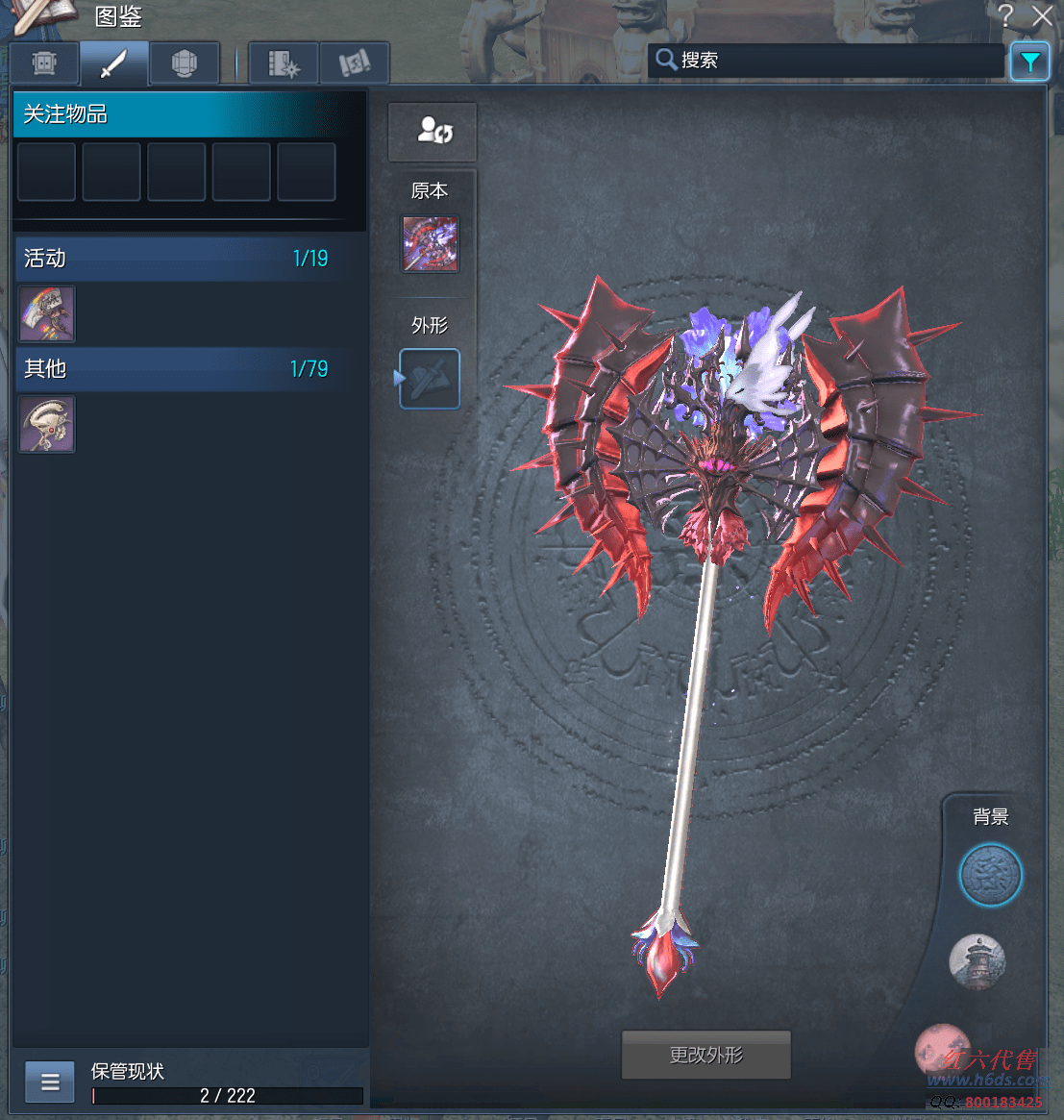Switch to the first costume tab
1064x1120 pixels.
tap(44, 63)
